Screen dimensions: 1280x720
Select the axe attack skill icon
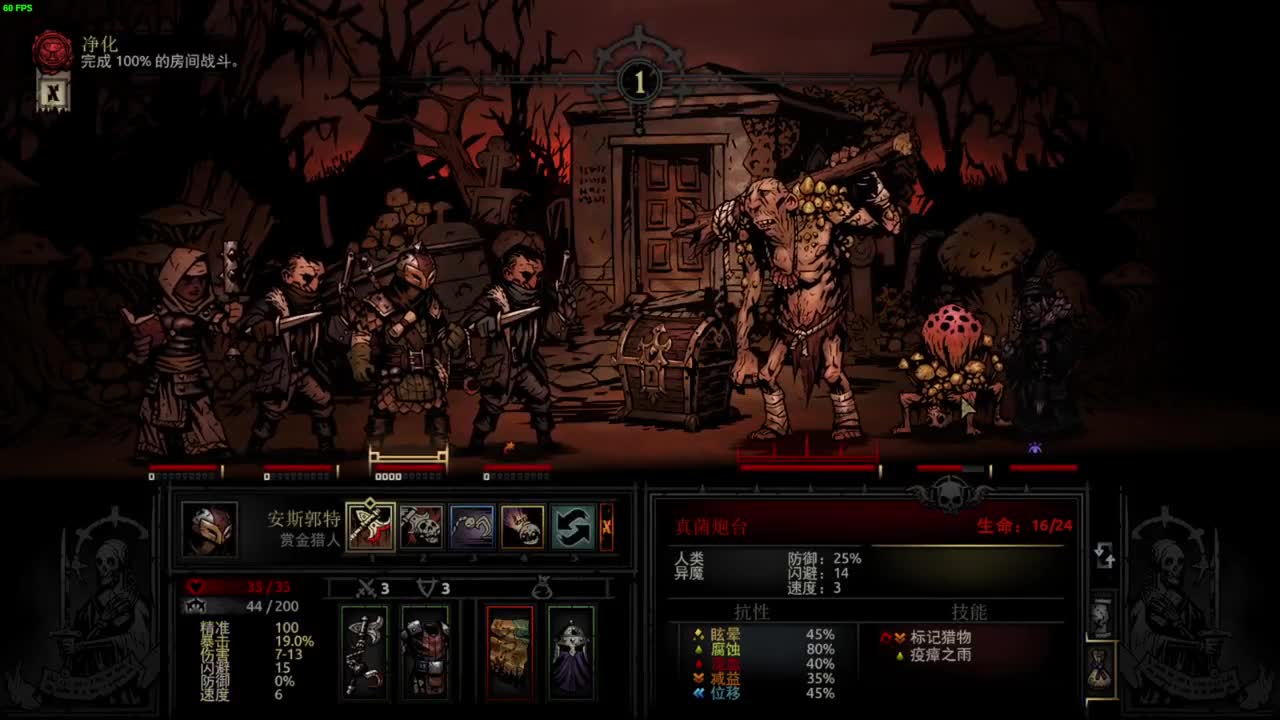[x=371, y=526]
